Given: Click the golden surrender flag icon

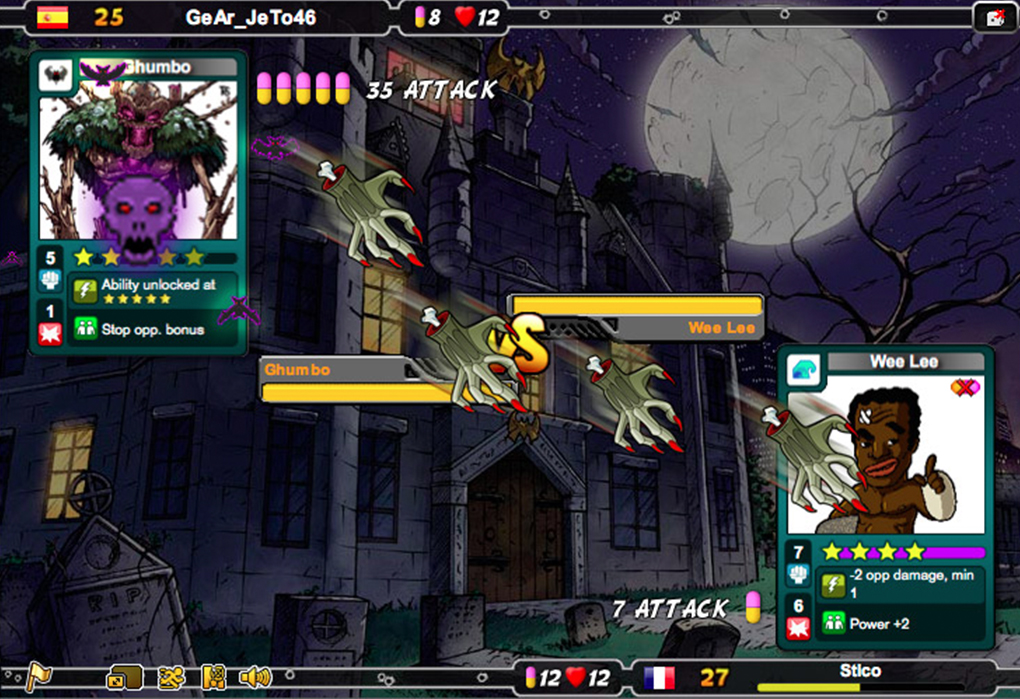Looking at the screenshot, I should [x=38, y=677].
